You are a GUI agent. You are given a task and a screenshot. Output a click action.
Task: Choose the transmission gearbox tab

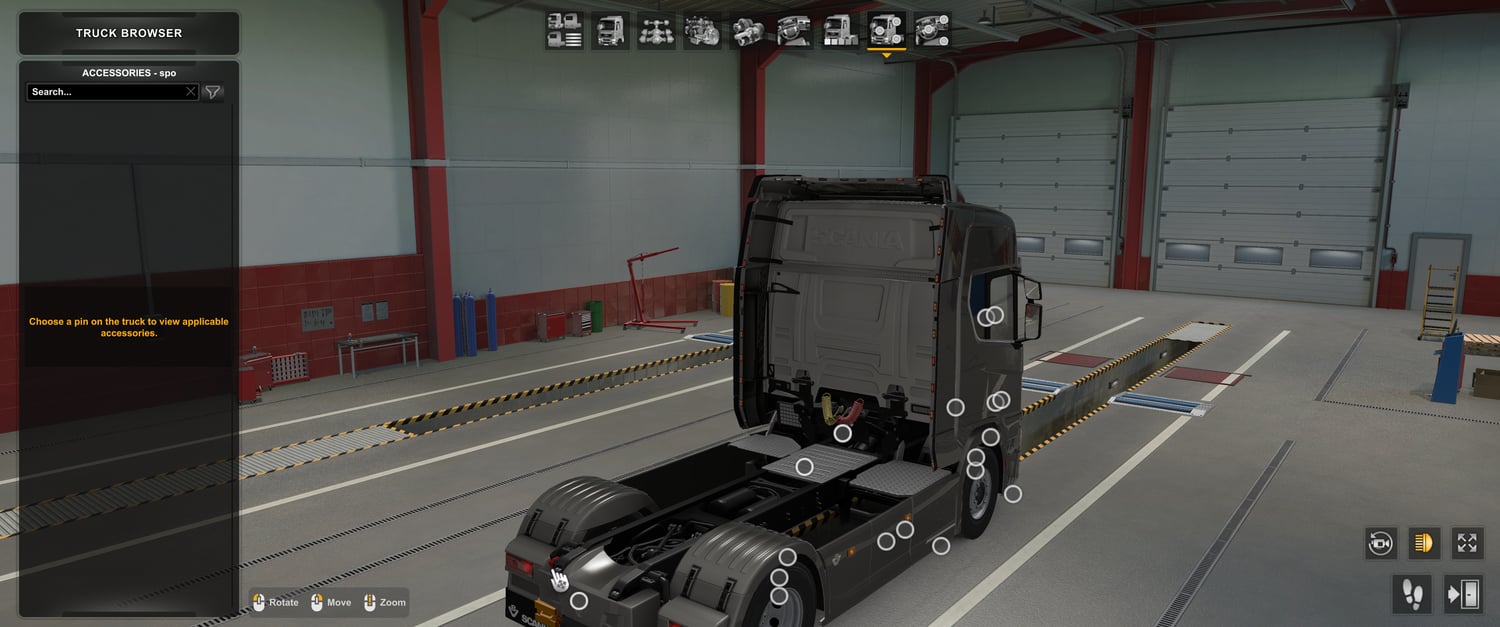pos(748,30)
